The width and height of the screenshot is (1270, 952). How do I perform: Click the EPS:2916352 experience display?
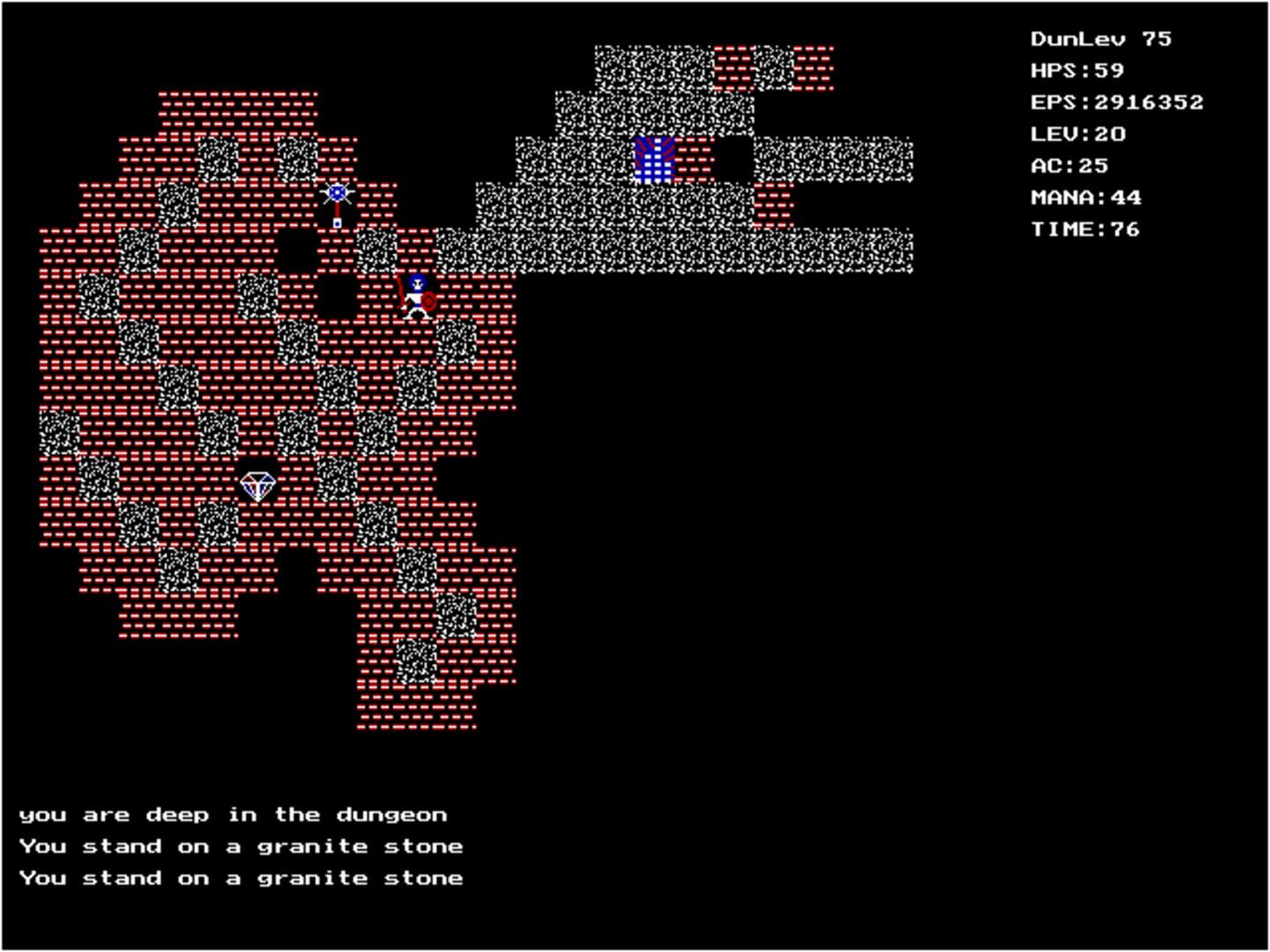click(x=1117, y=101)
